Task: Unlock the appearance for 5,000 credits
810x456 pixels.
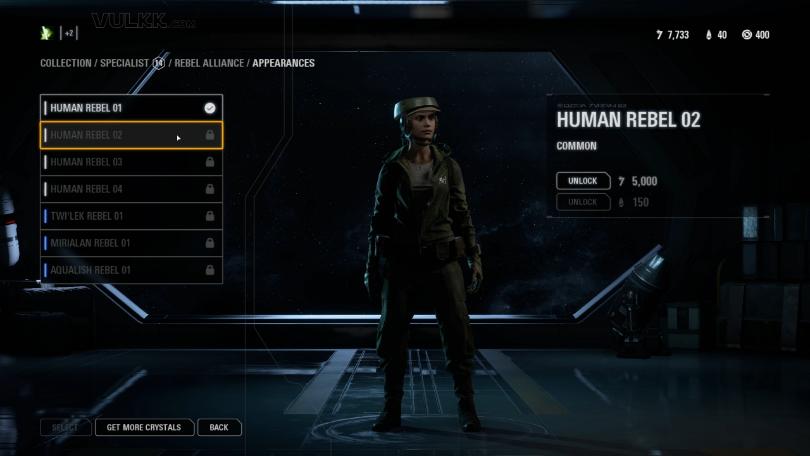Action: click(x=582, y=181)
